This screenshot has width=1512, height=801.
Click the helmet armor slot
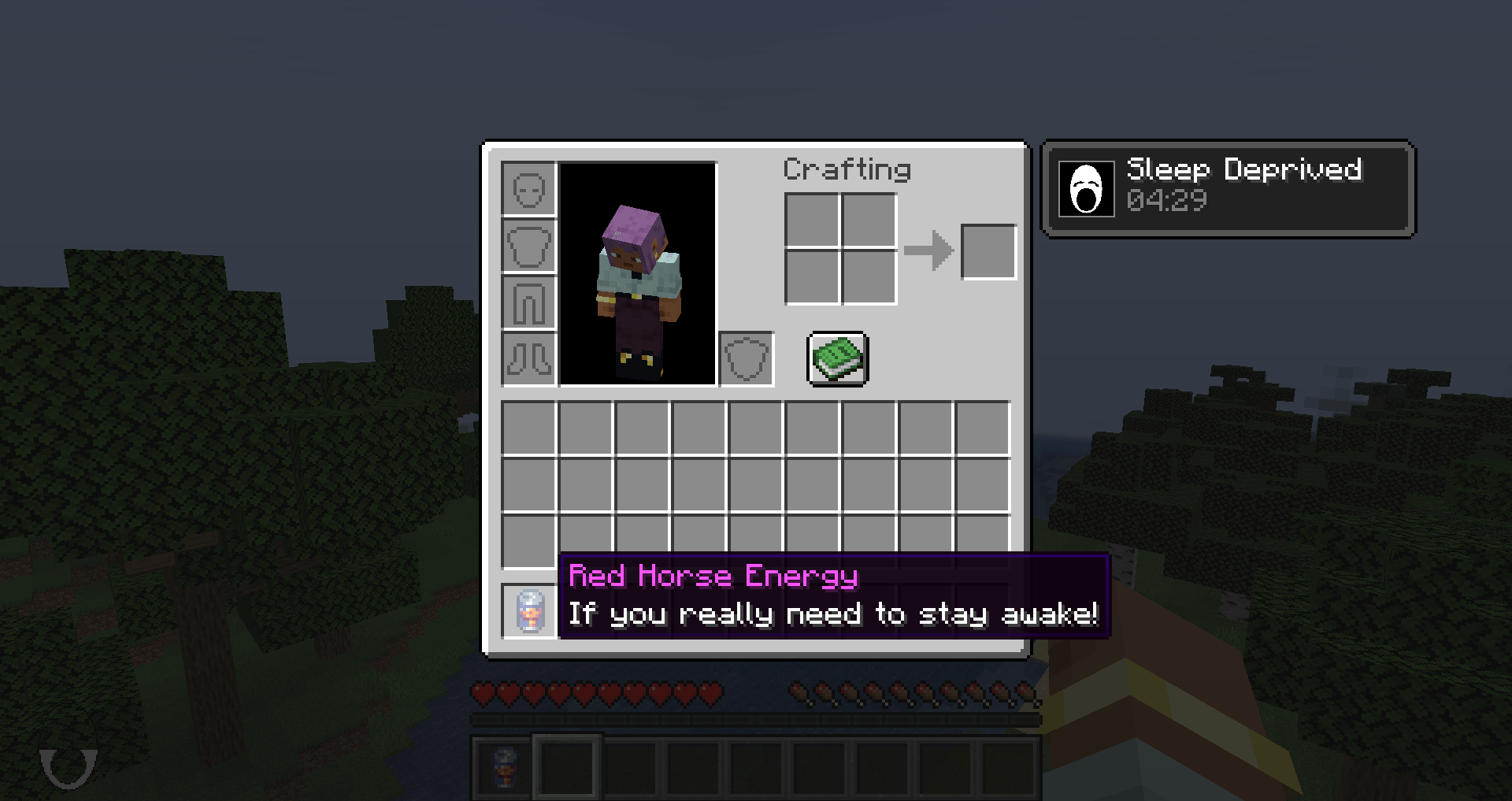(x=528, y=188)
